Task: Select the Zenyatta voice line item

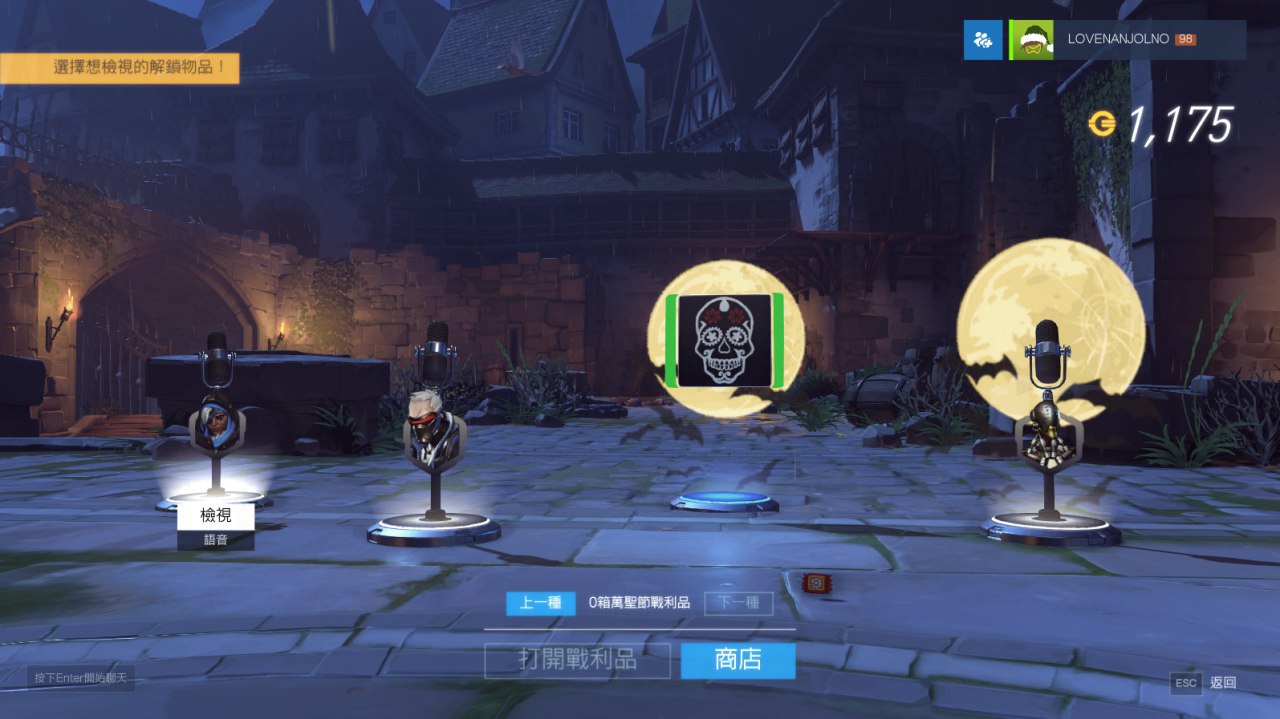Action: [x=1047, y=432]
